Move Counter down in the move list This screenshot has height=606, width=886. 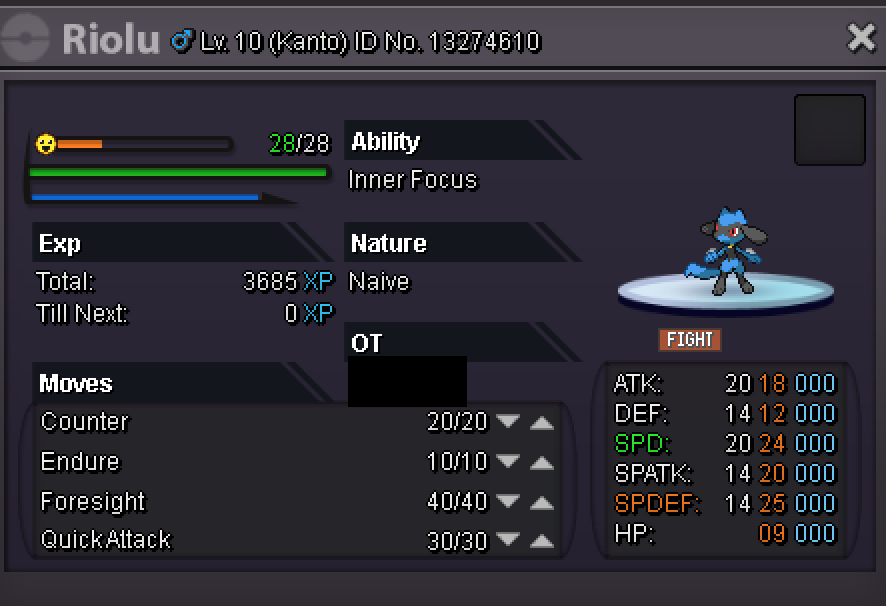[x=508, y=422]
